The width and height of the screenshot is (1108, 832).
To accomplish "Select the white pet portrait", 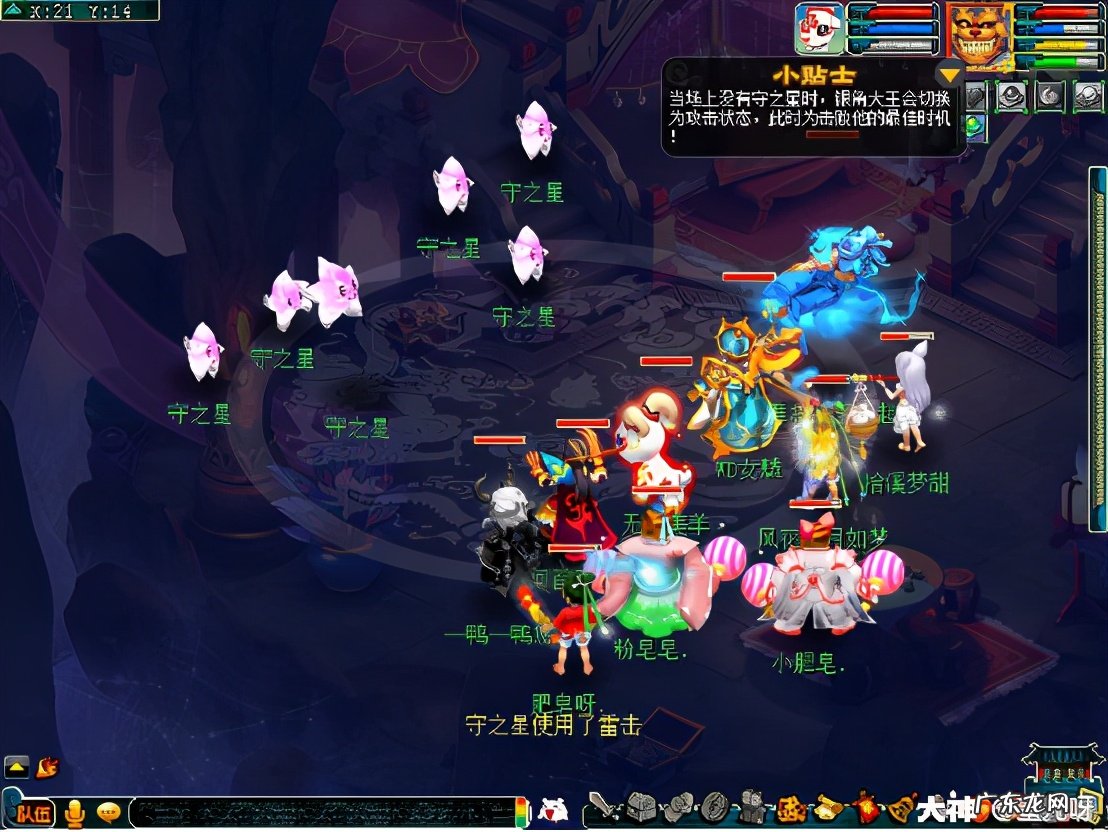I will pyautogui.click(x=817, y=28).
